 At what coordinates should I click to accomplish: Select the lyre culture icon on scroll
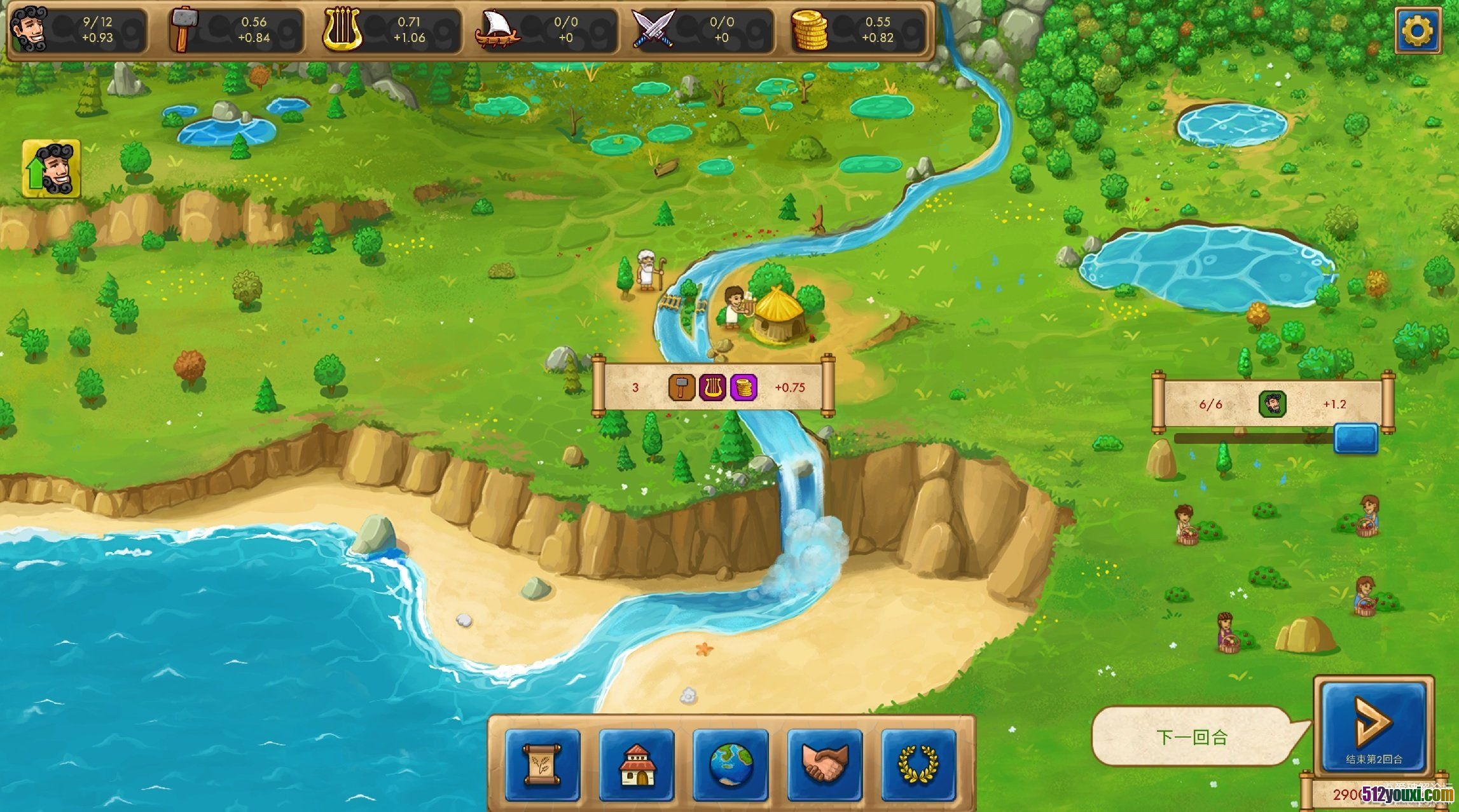pyautogui.click(x=712, y=387)
